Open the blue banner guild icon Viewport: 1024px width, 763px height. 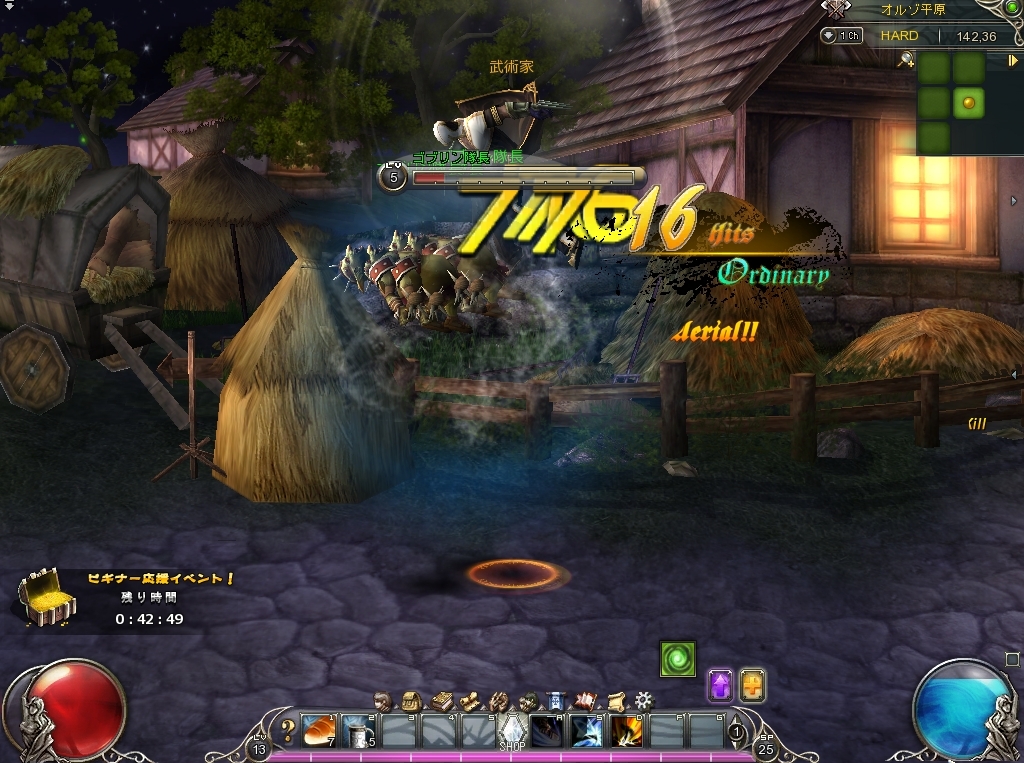[x=557, y=699]
